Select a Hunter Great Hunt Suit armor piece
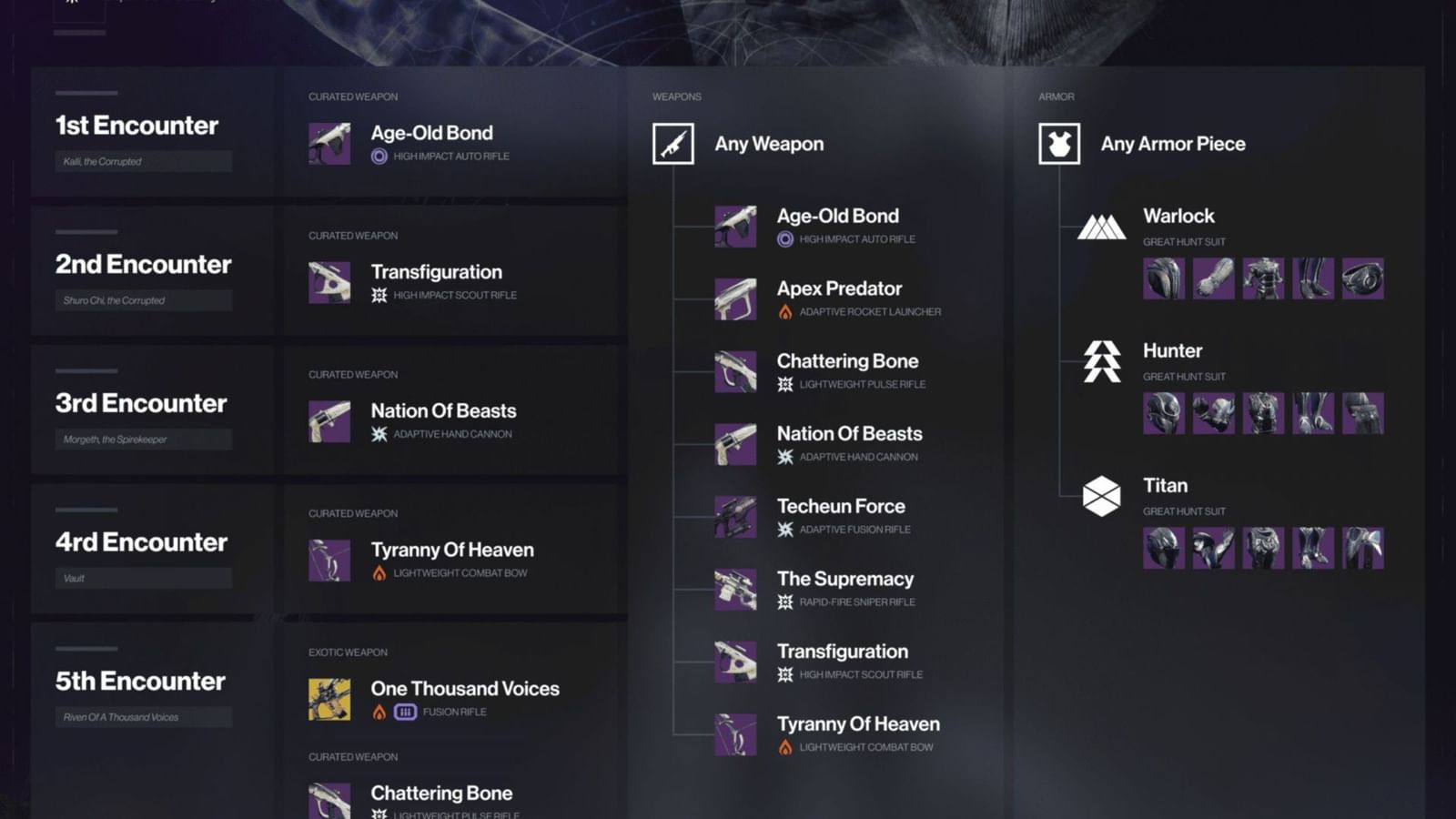The width and height of the screenshot is (1456, 819). pyautogui.click(x=1162, y=412)
